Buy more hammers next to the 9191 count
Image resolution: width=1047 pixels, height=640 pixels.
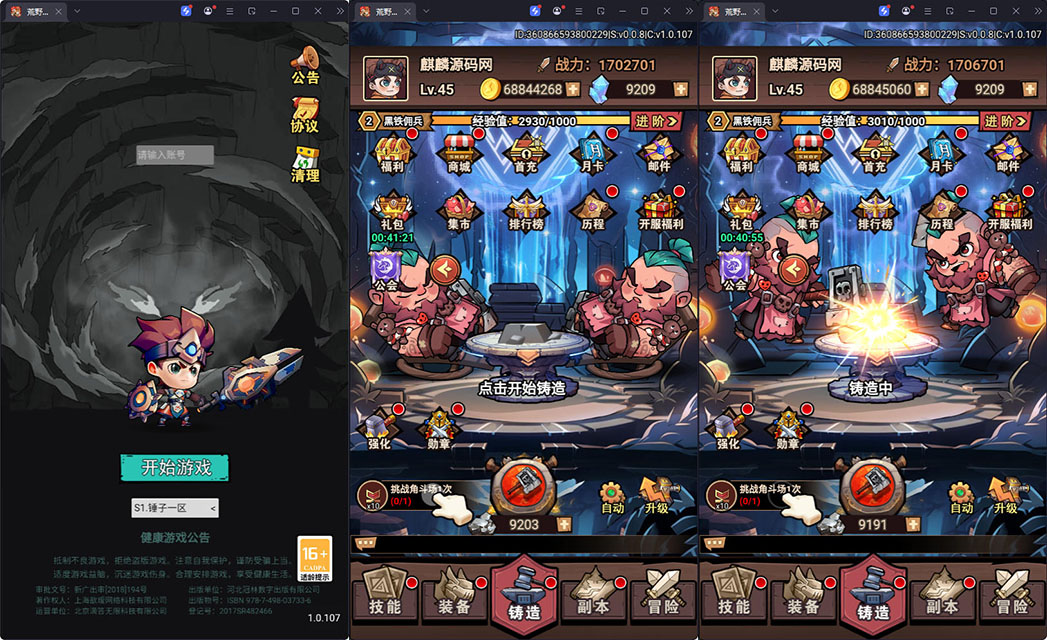(912, 524)
